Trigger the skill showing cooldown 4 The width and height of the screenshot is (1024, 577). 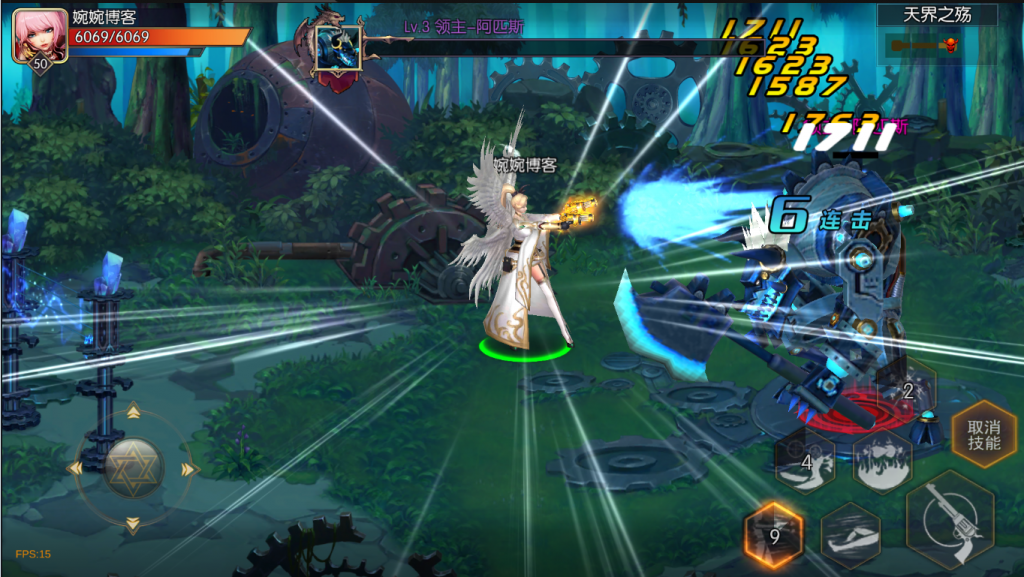point(806,463)
